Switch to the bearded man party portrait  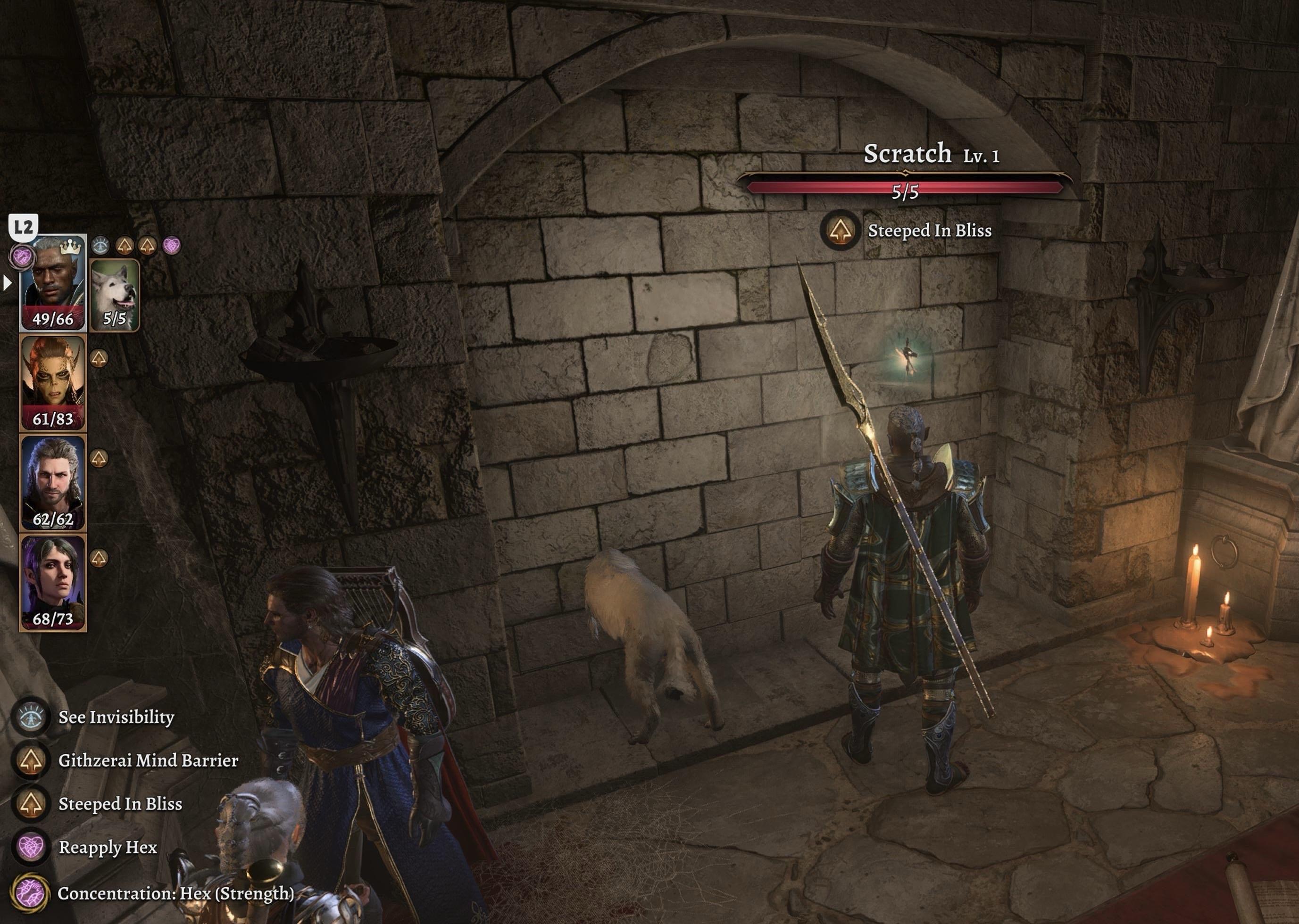[x=53, y=482]
